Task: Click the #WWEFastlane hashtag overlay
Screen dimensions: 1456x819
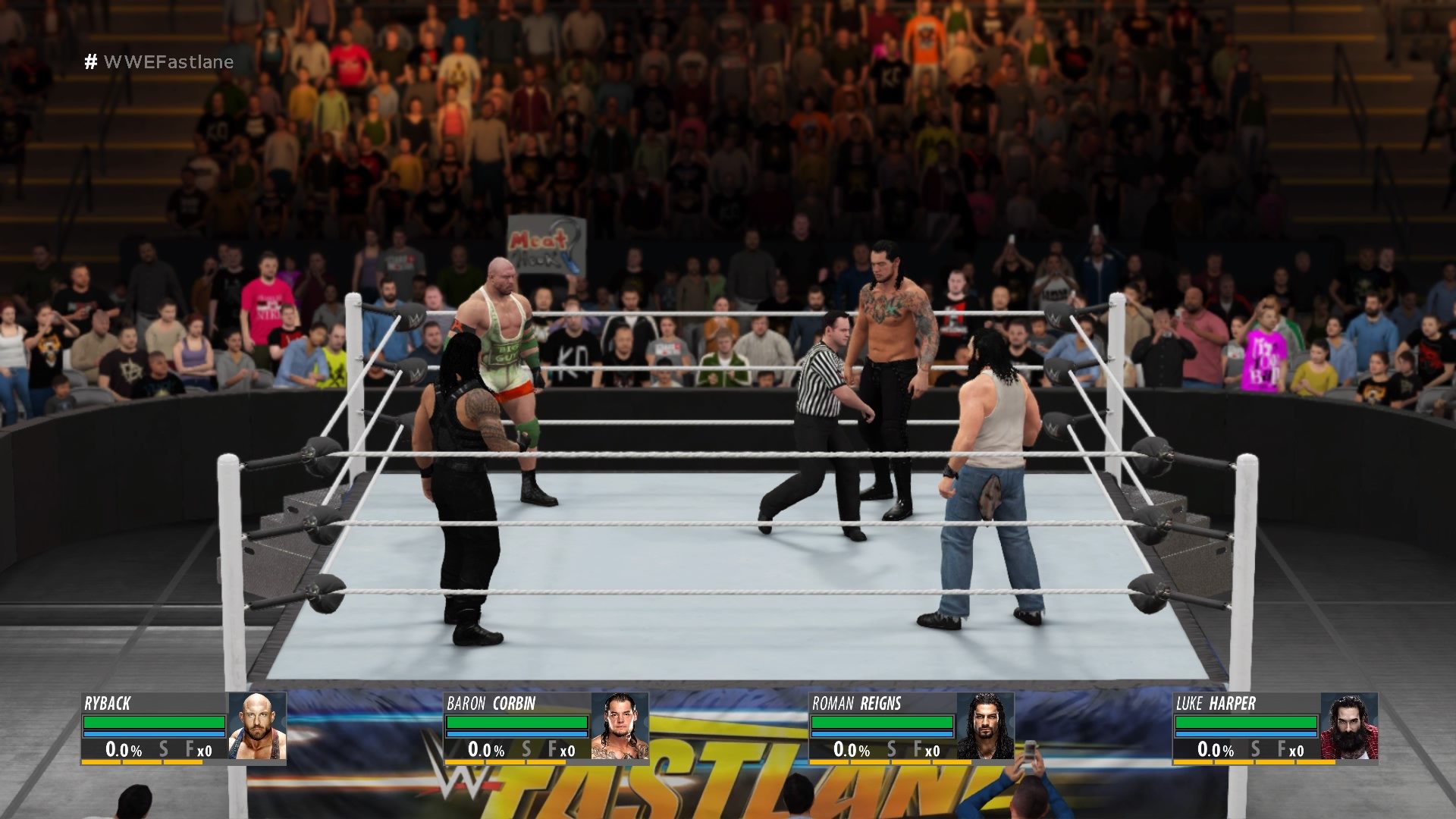Action: [159, 61]
